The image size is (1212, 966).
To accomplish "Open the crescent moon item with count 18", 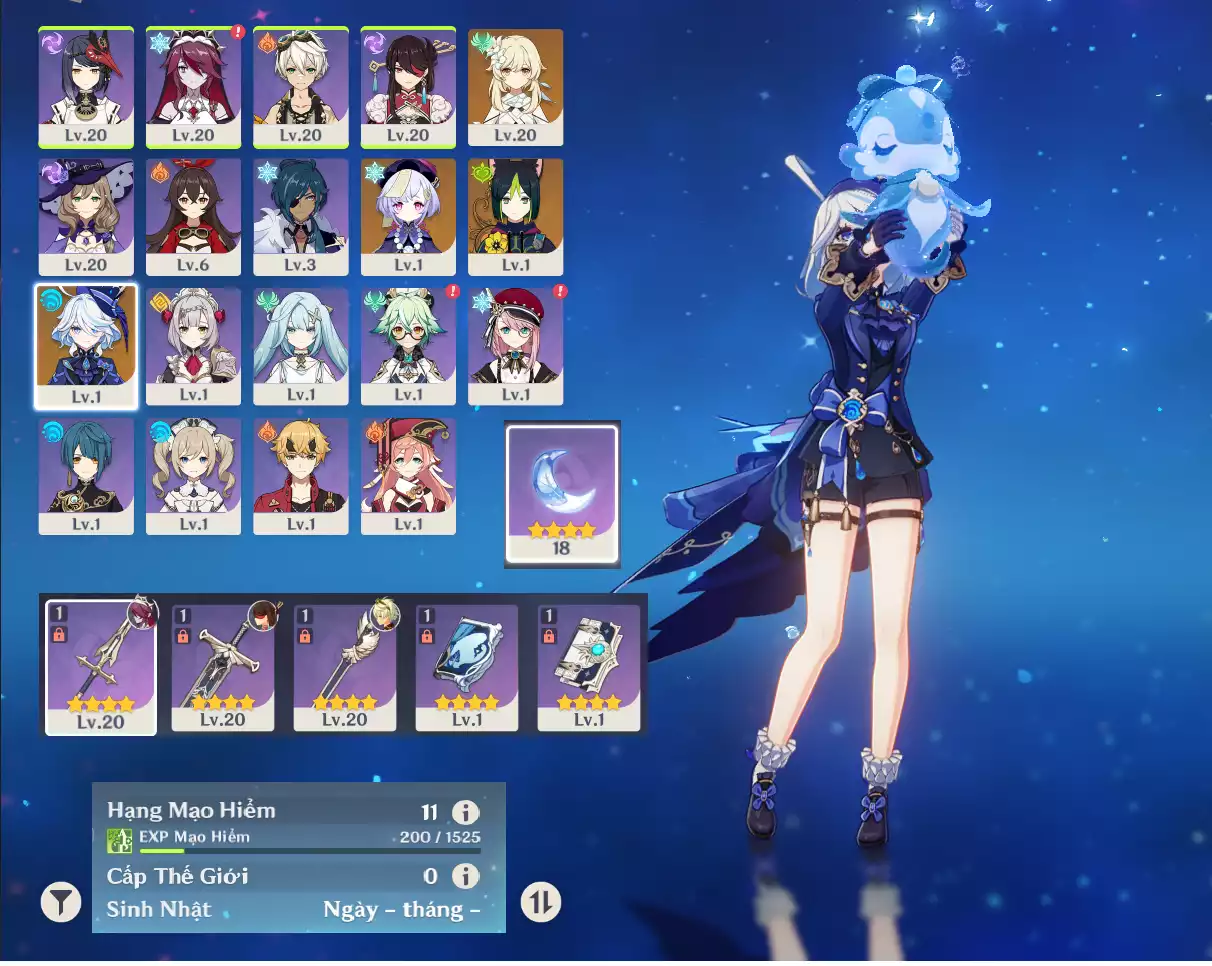I will 561,494.
